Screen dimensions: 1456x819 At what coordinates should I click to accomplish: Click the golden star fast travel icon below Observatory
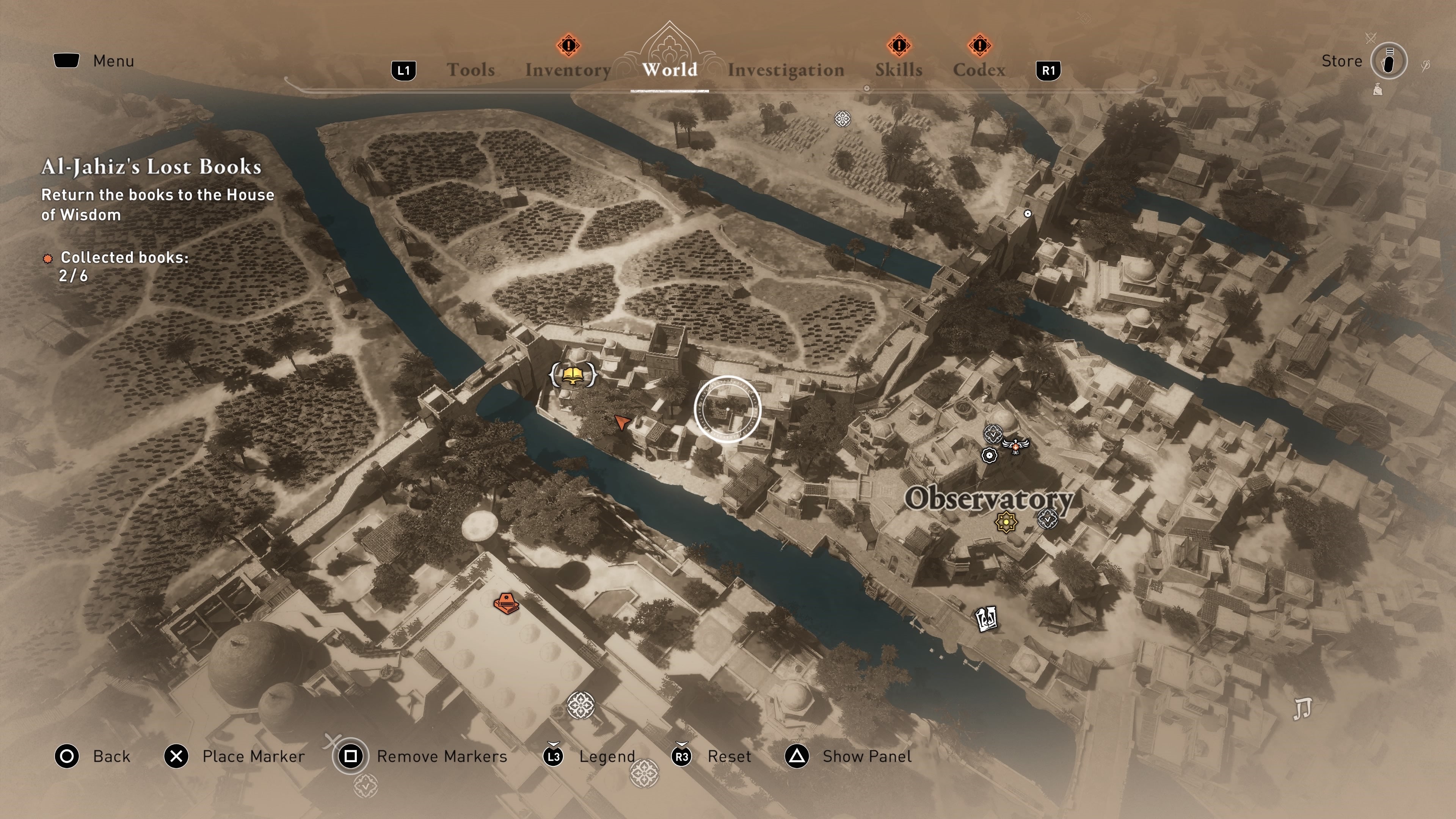click(1006, 522)
